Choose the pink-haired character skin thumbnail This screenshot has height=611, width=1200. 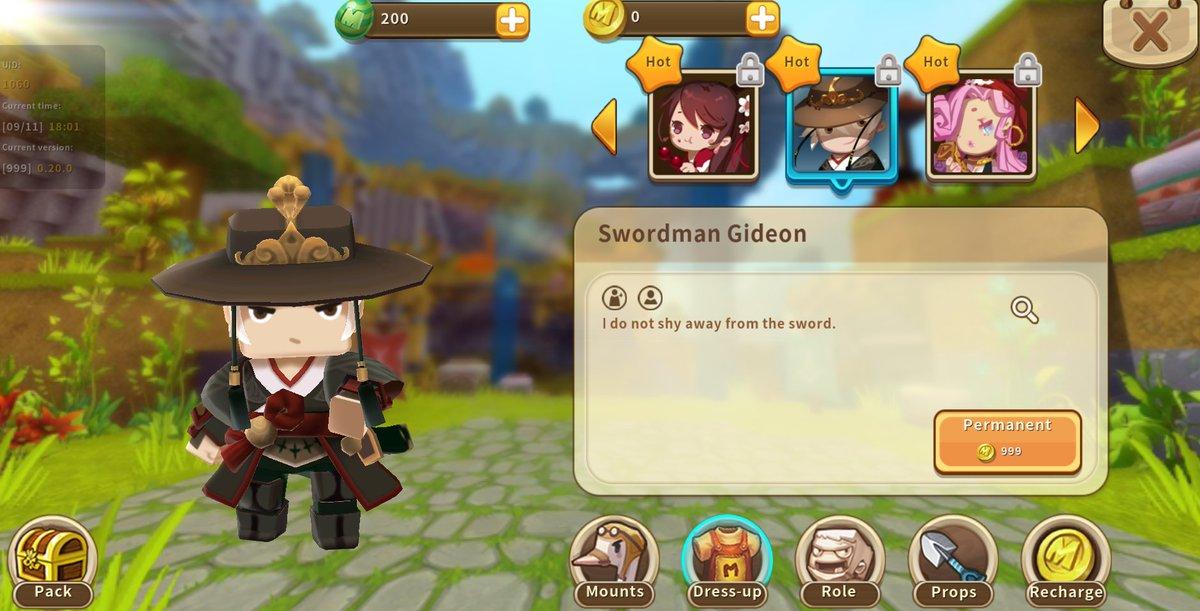point(980,126)
